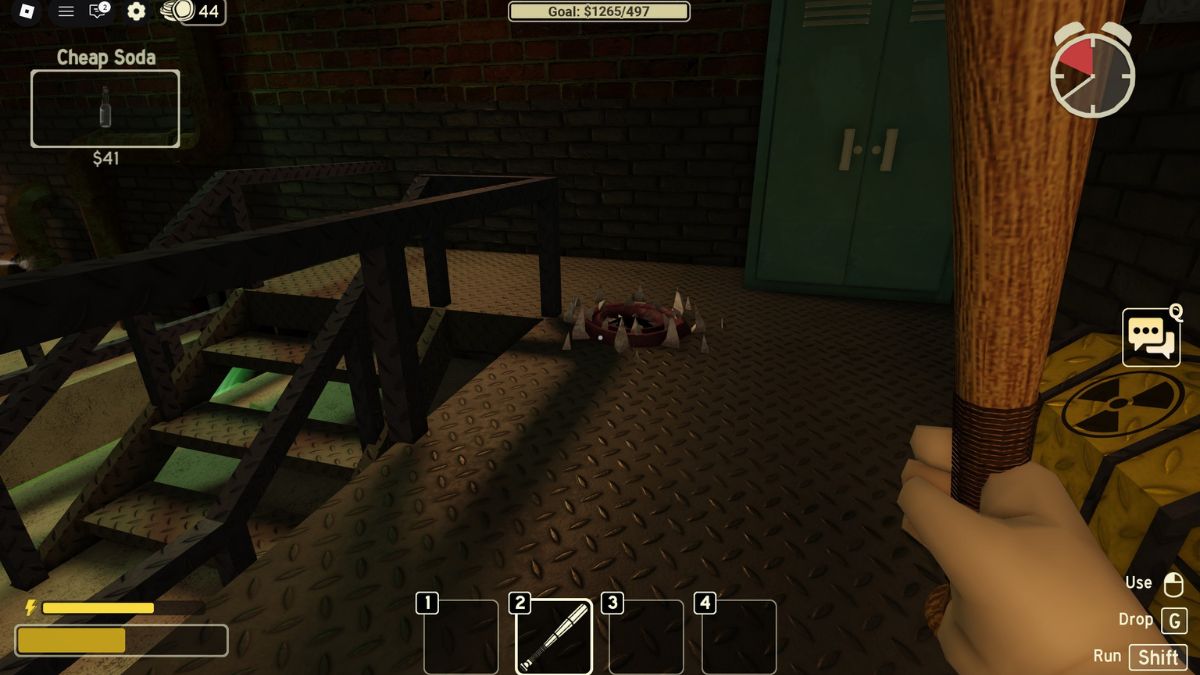Open the hamburger list menu

tap(66, 11)
